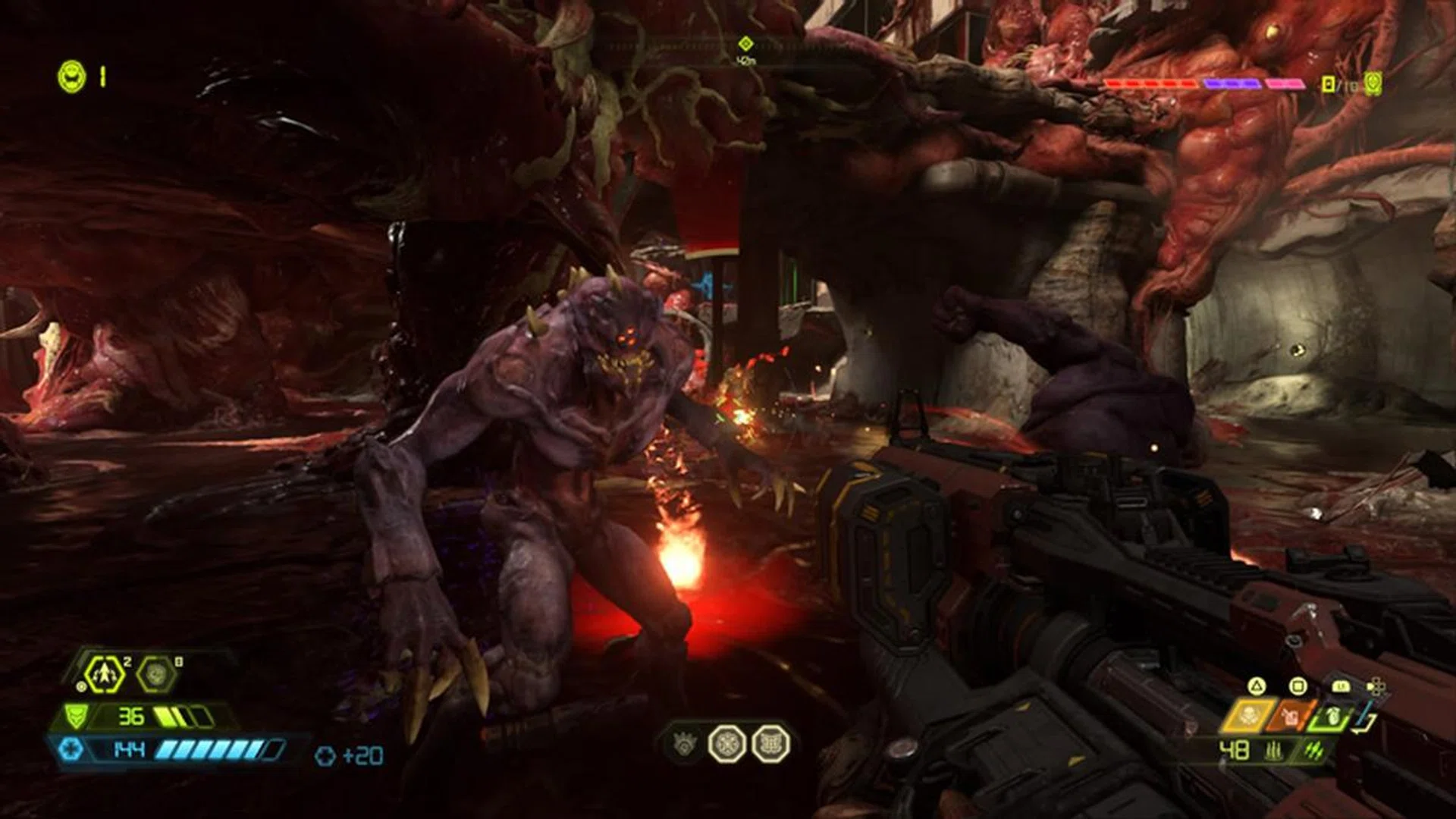Open the frag grenade slot bottom right

[x=1332, y=717]
